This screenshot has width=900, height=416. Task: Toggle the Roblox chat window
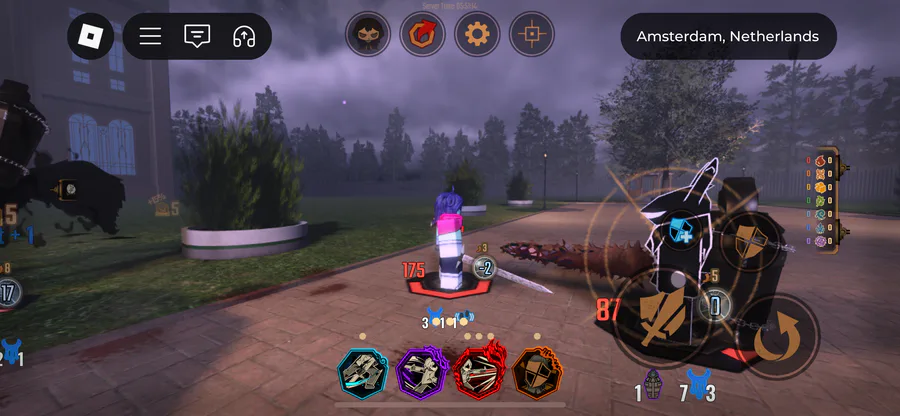(x=197, y=37)
